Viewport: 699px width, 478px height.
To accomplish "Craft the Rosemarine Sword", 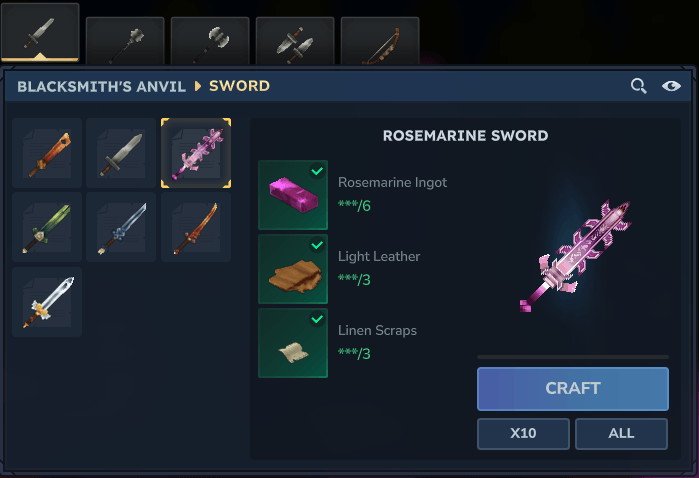I will point(572,389).
